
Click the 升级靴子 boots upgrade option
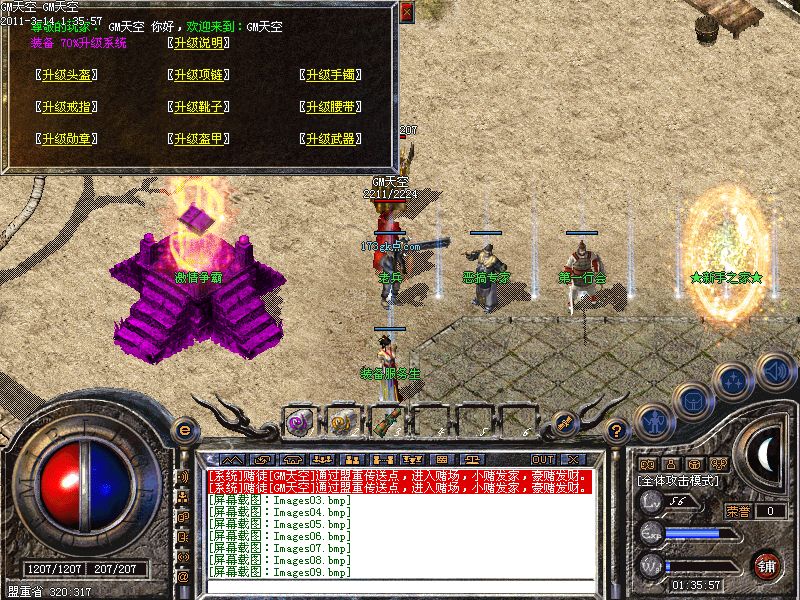pos(198,107)
